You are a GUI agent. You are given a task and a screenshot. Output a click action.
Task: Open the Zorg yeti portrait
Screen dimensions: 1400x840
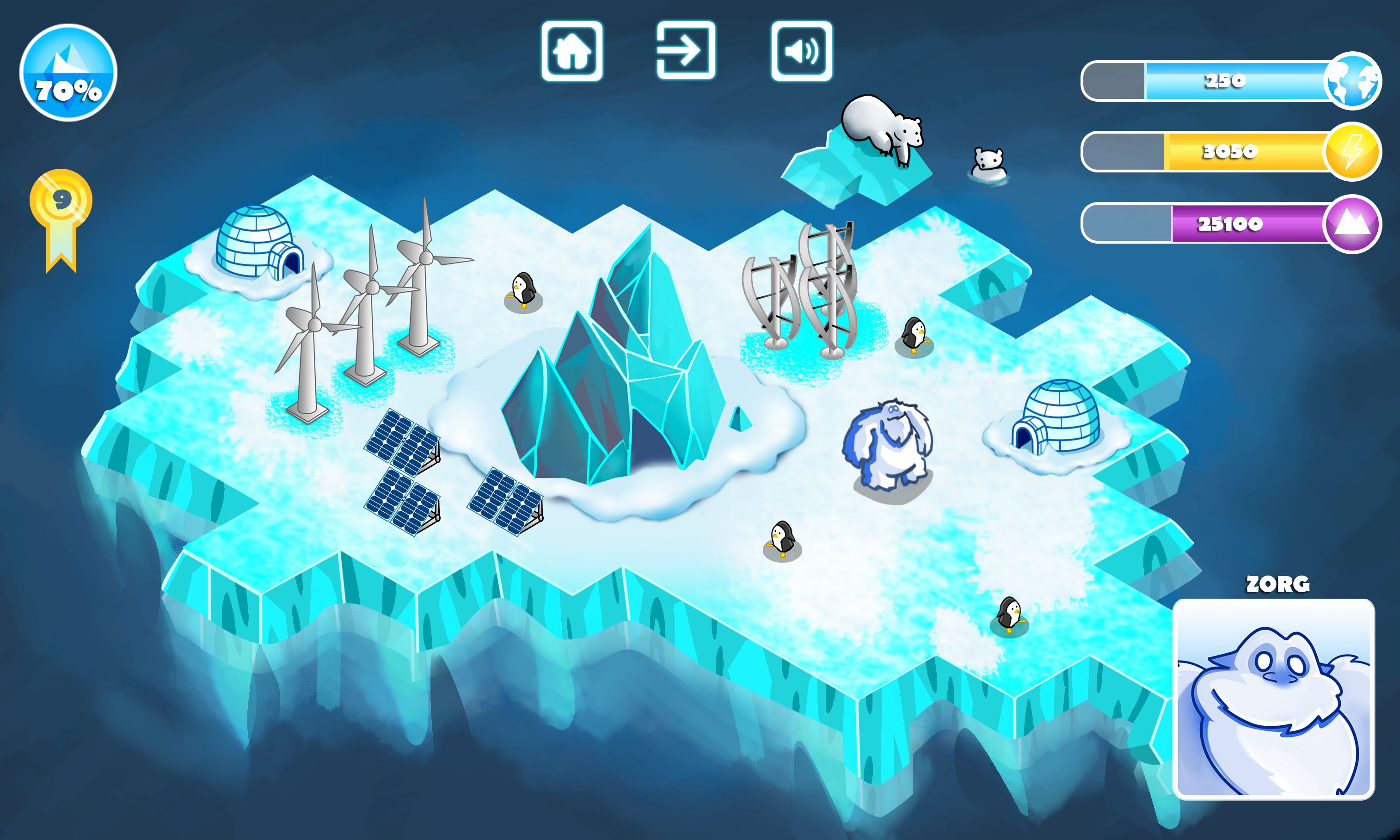[x=1274, y=699]
